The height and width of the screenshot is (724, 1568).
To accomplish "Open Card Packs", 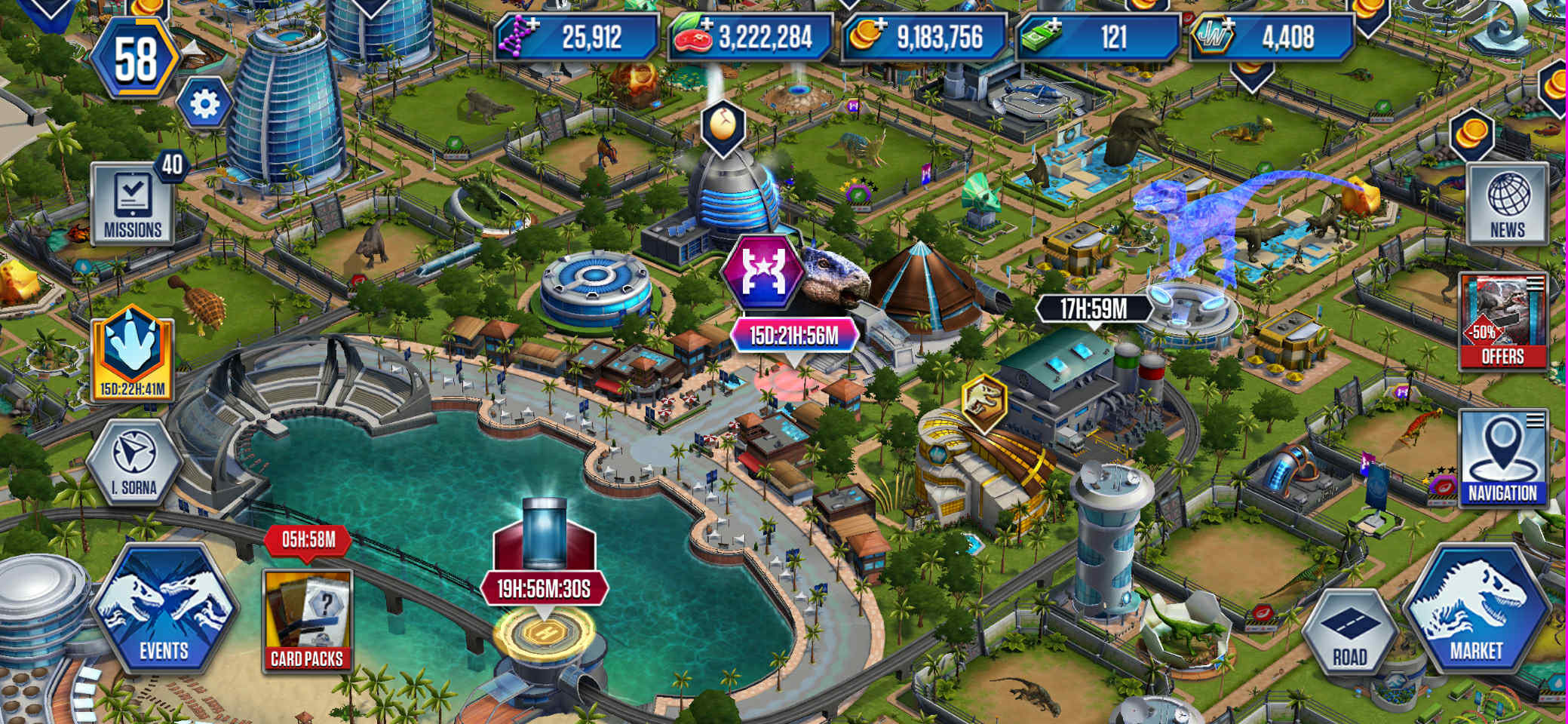I will click(307, 620).
